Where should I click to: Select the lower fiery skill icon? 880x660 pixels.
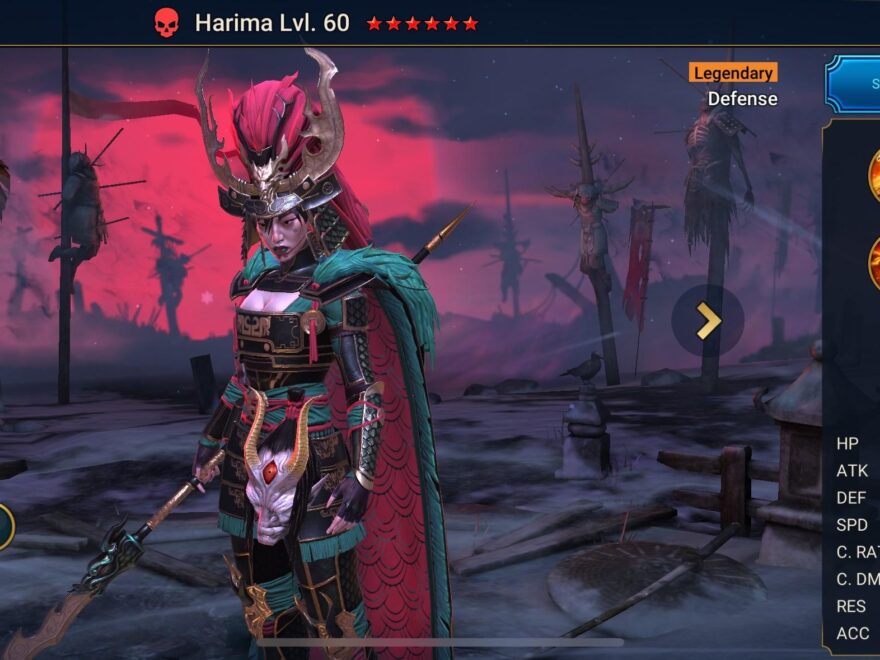873,262
